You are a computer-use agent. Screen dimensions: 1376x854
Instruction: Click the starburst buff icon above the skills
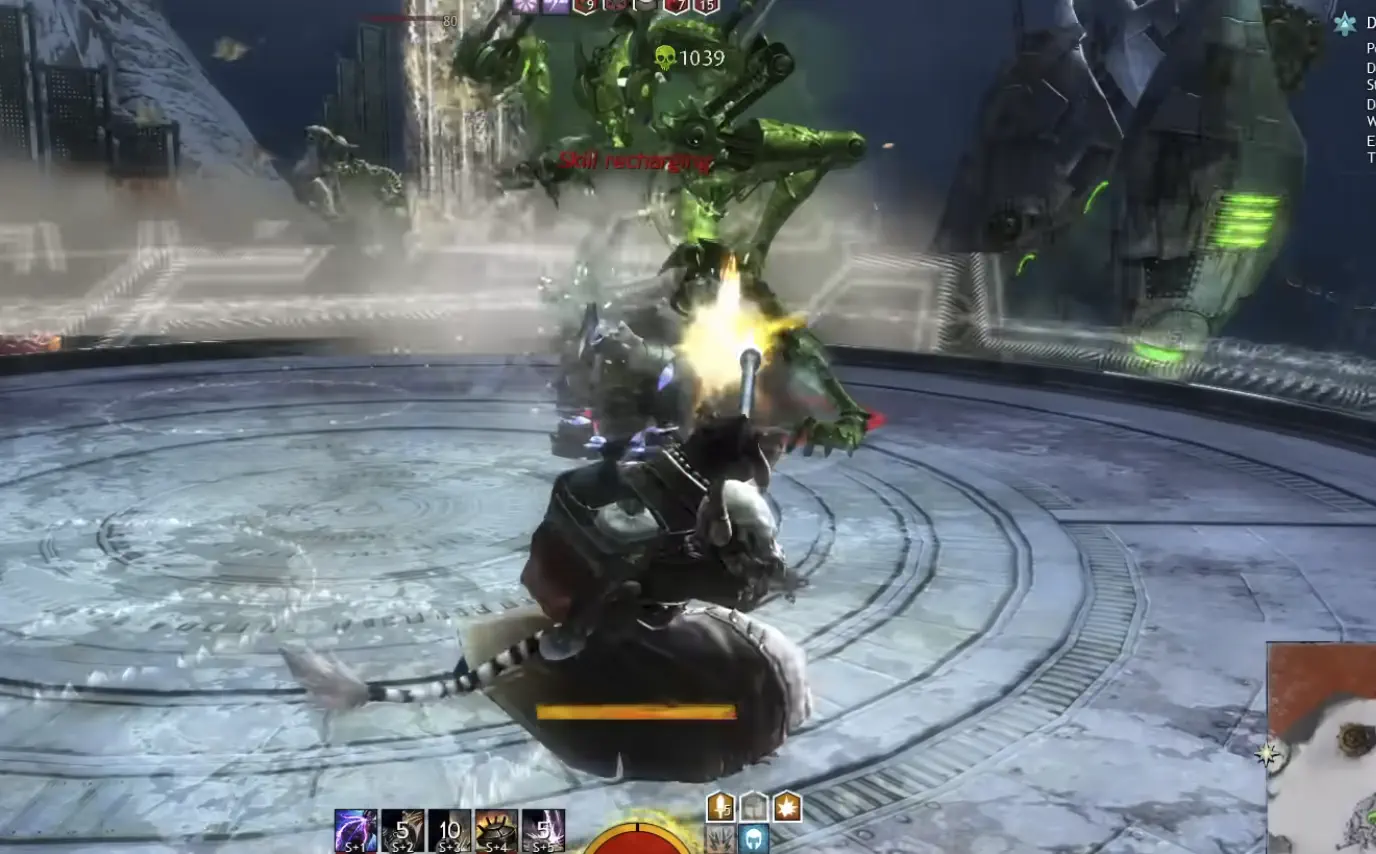(x=786, y=806)
